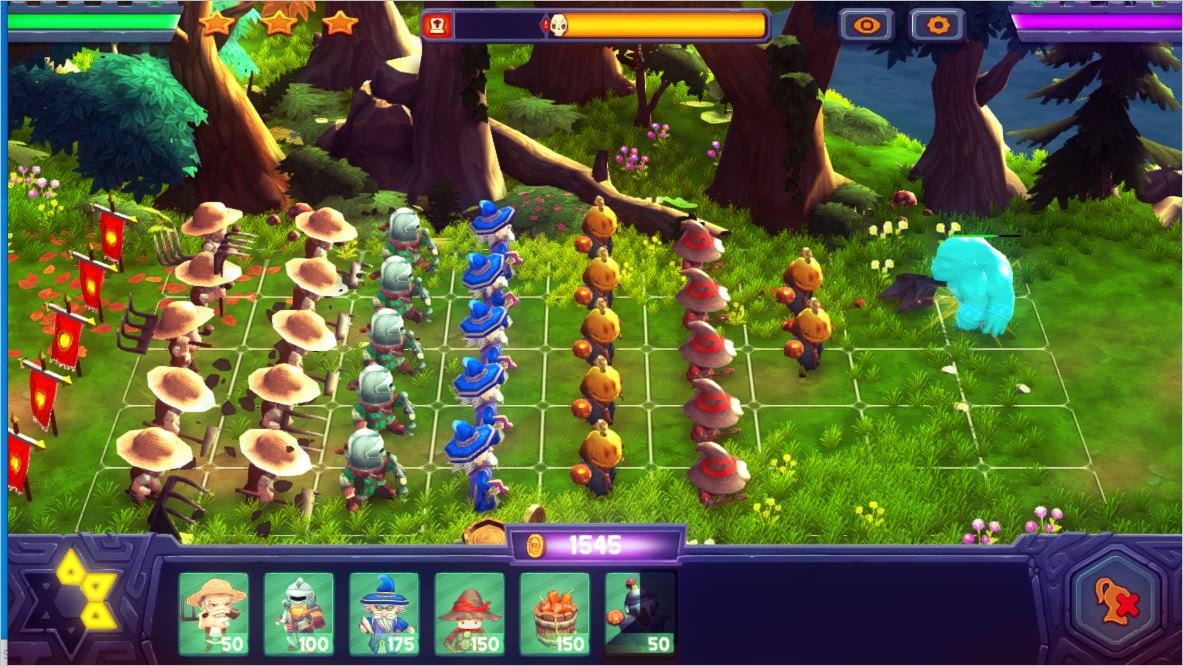Select the red-hat mage card
Viewport: 1183px width, 666px height.
pyautogui.click(x=469, y=614)
